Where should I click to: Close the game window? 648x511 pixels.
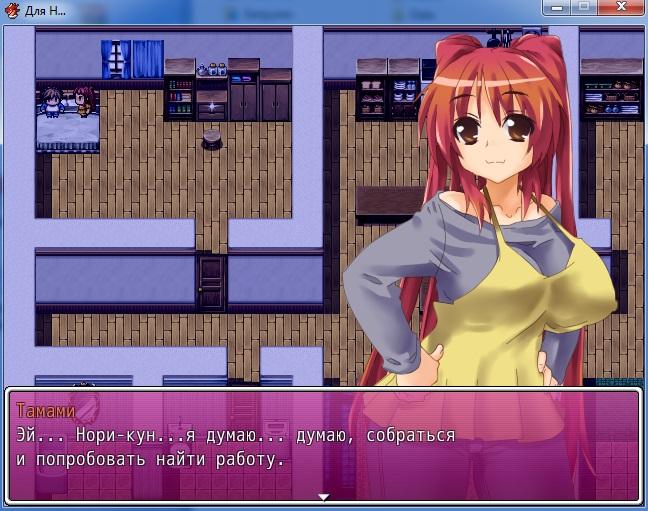click(621, 6)
